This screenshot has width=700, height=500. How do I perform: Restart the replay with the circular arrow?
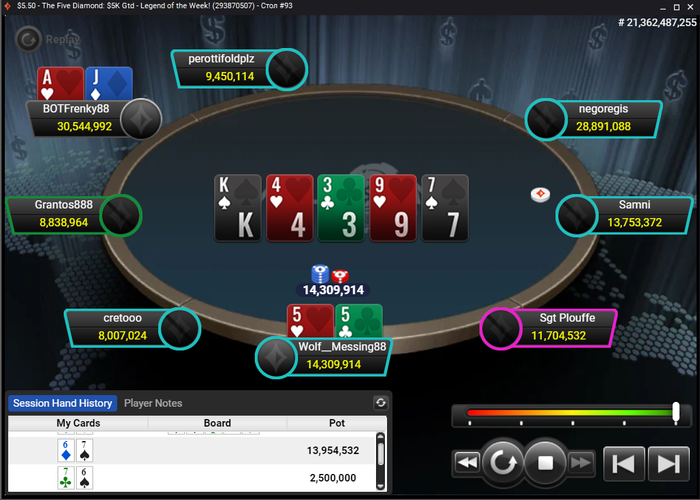501,463
